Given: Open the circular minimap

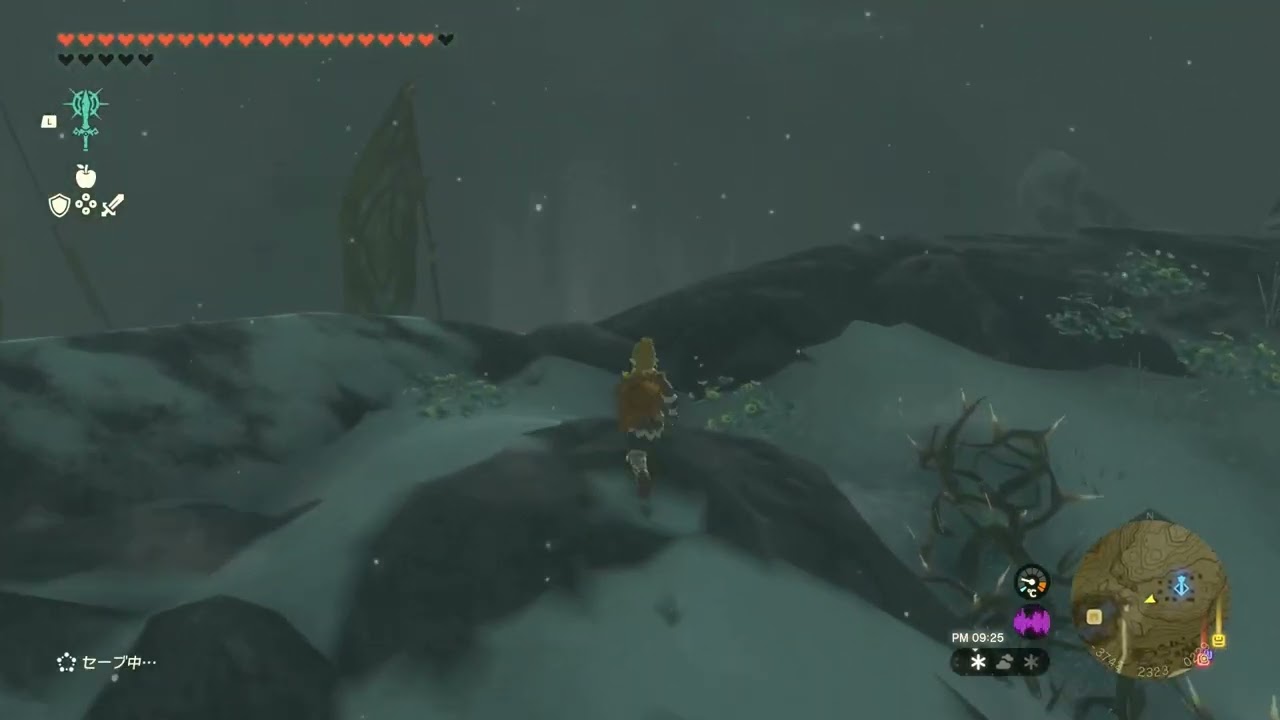Looking at the screenshot, I should point(1148,599).
